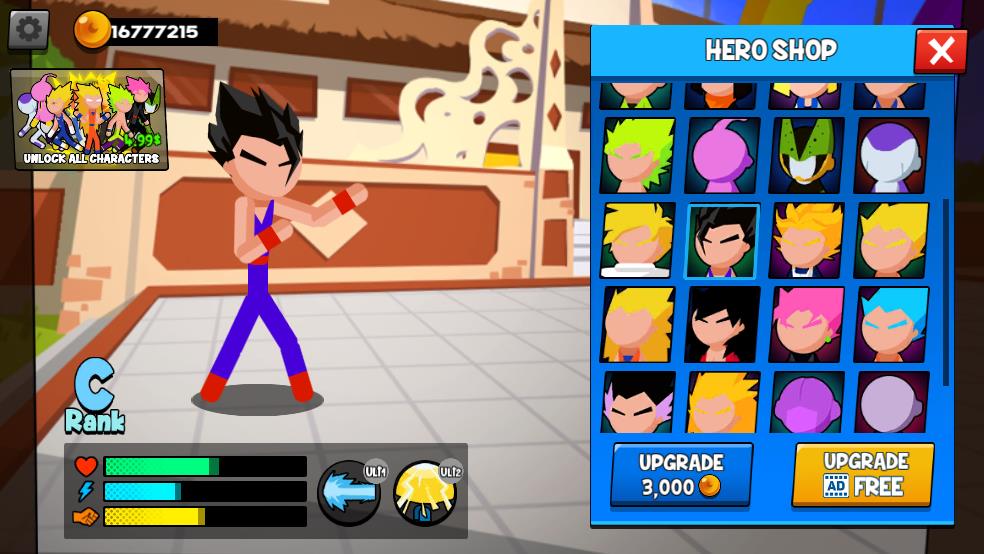984x554 pixels.
Task: Choose the bald purple hero portrait
Action: 806,403
